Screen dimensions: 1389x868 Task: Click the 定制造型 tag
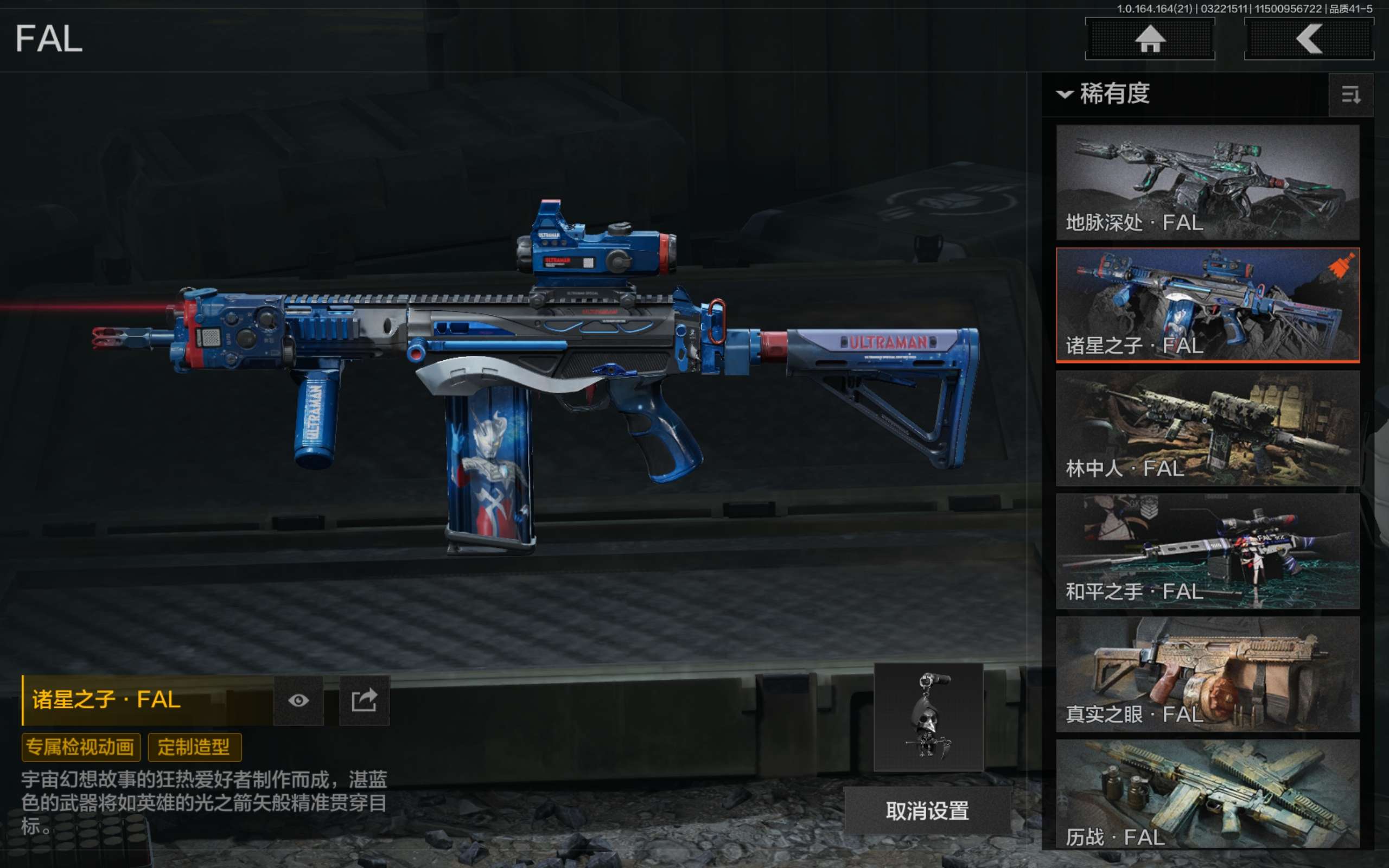point(194,747)
